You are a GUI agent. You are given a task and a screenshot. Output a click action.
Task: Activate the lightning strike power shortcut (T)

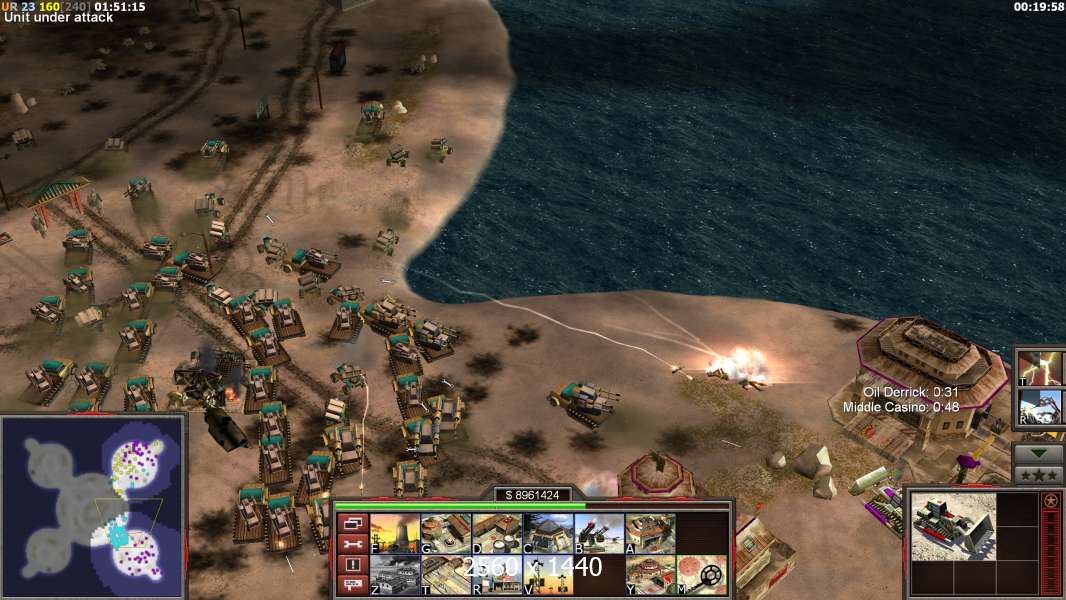point(1040,367)
